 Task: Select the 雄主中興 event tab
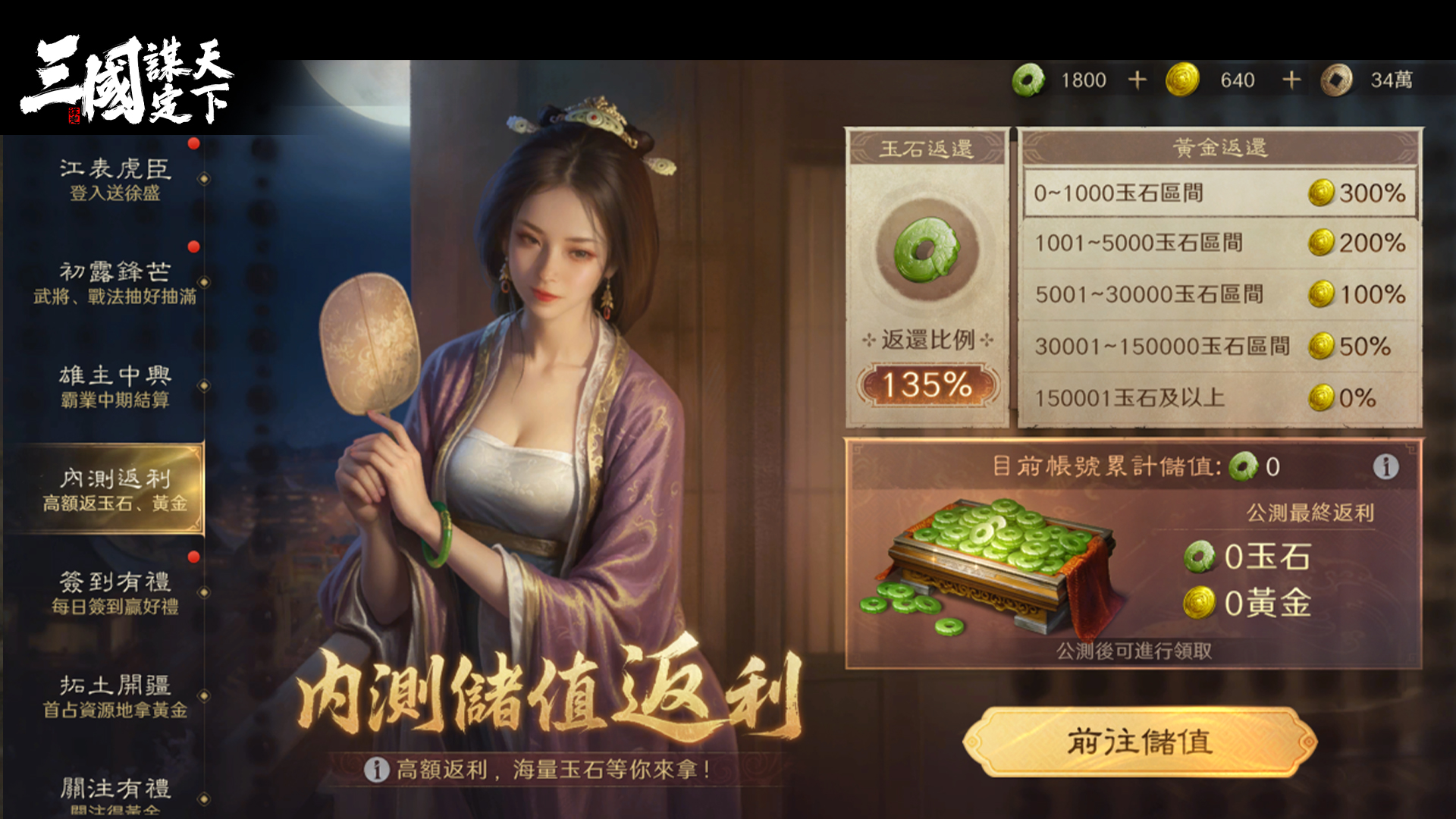tap(114, 386)
